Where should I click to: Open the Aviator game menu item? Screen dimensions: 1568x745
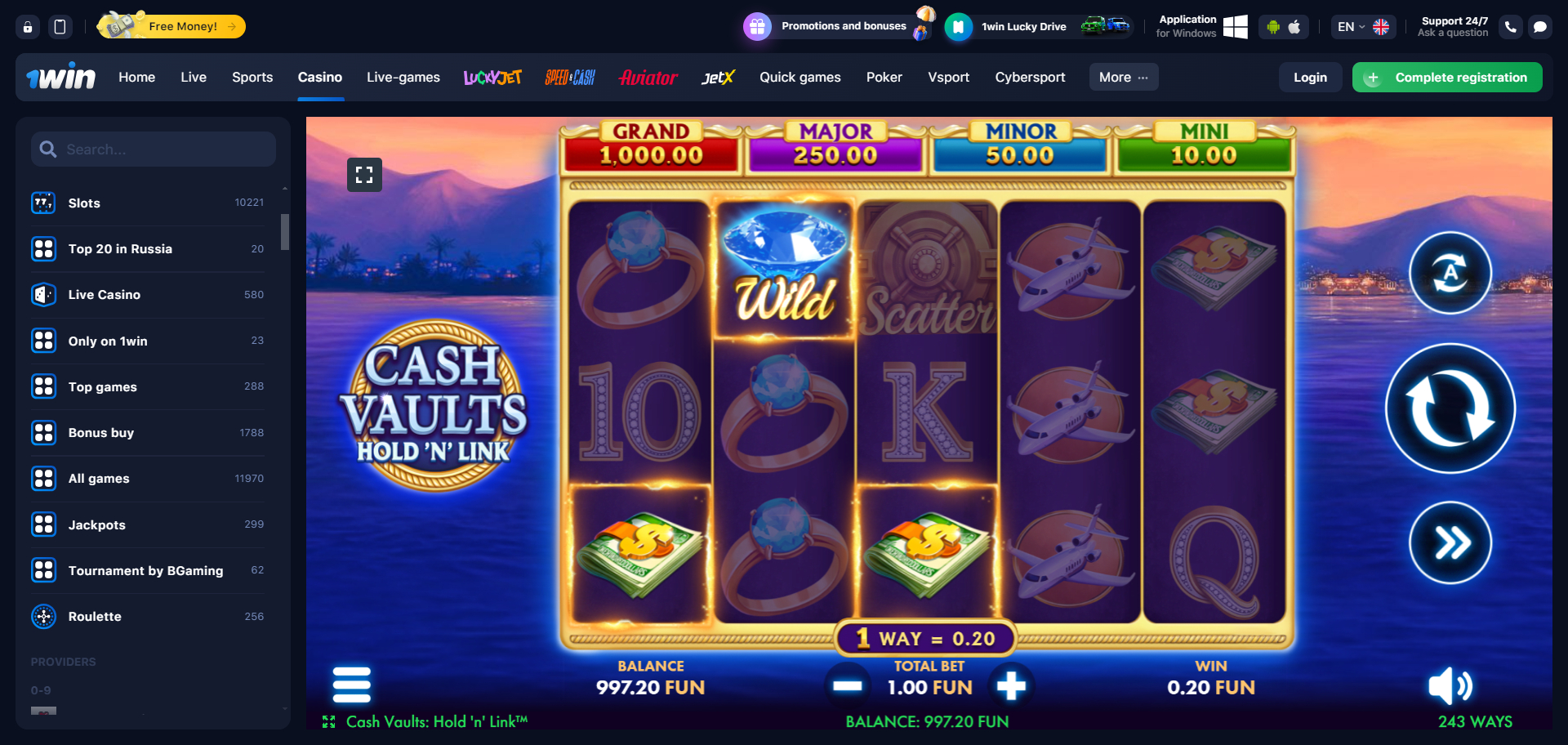pyautogui.click(x=648, y=77)
